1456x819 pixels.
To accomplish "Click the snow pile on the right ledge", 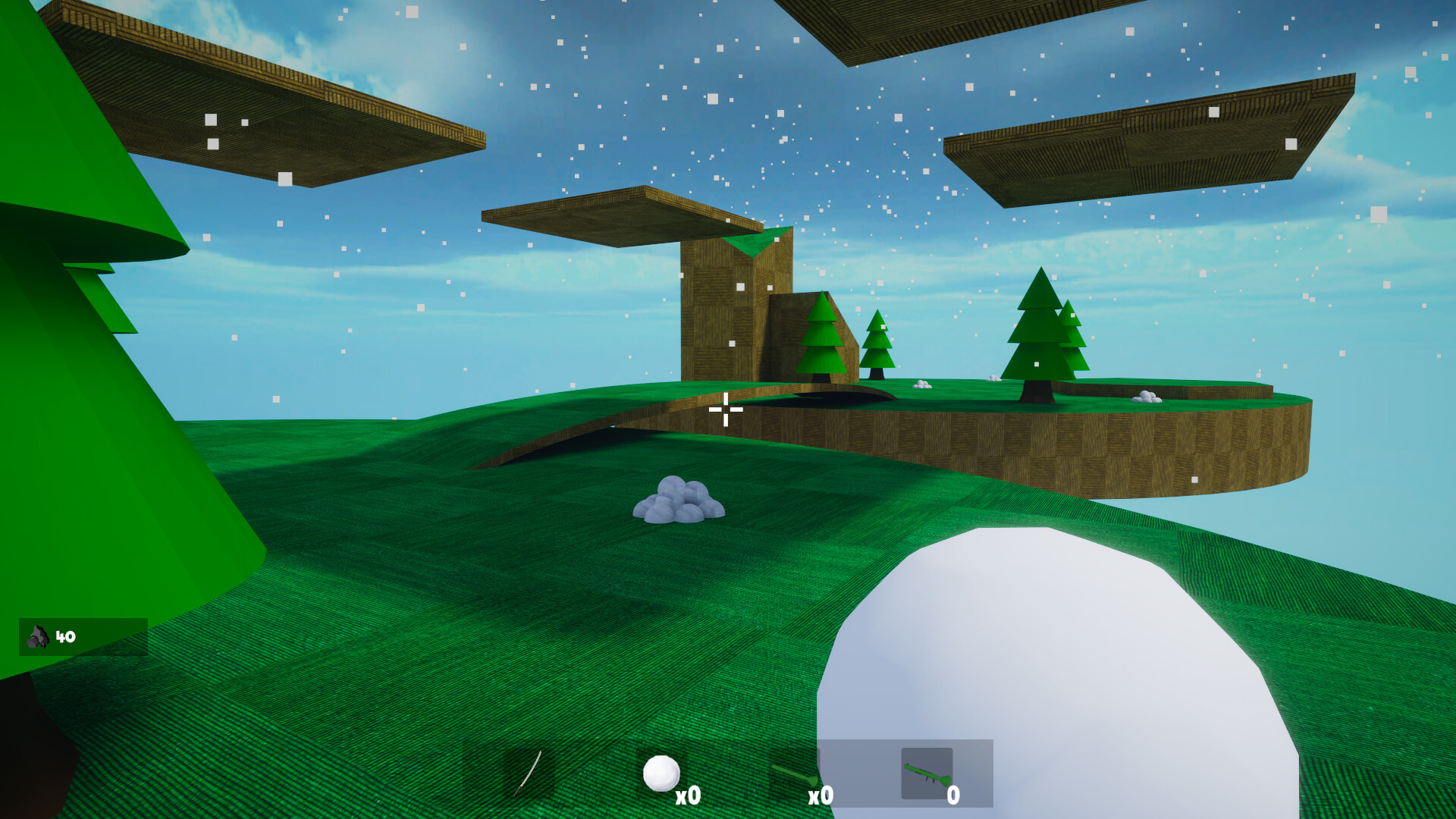I will coord(1145,395).
